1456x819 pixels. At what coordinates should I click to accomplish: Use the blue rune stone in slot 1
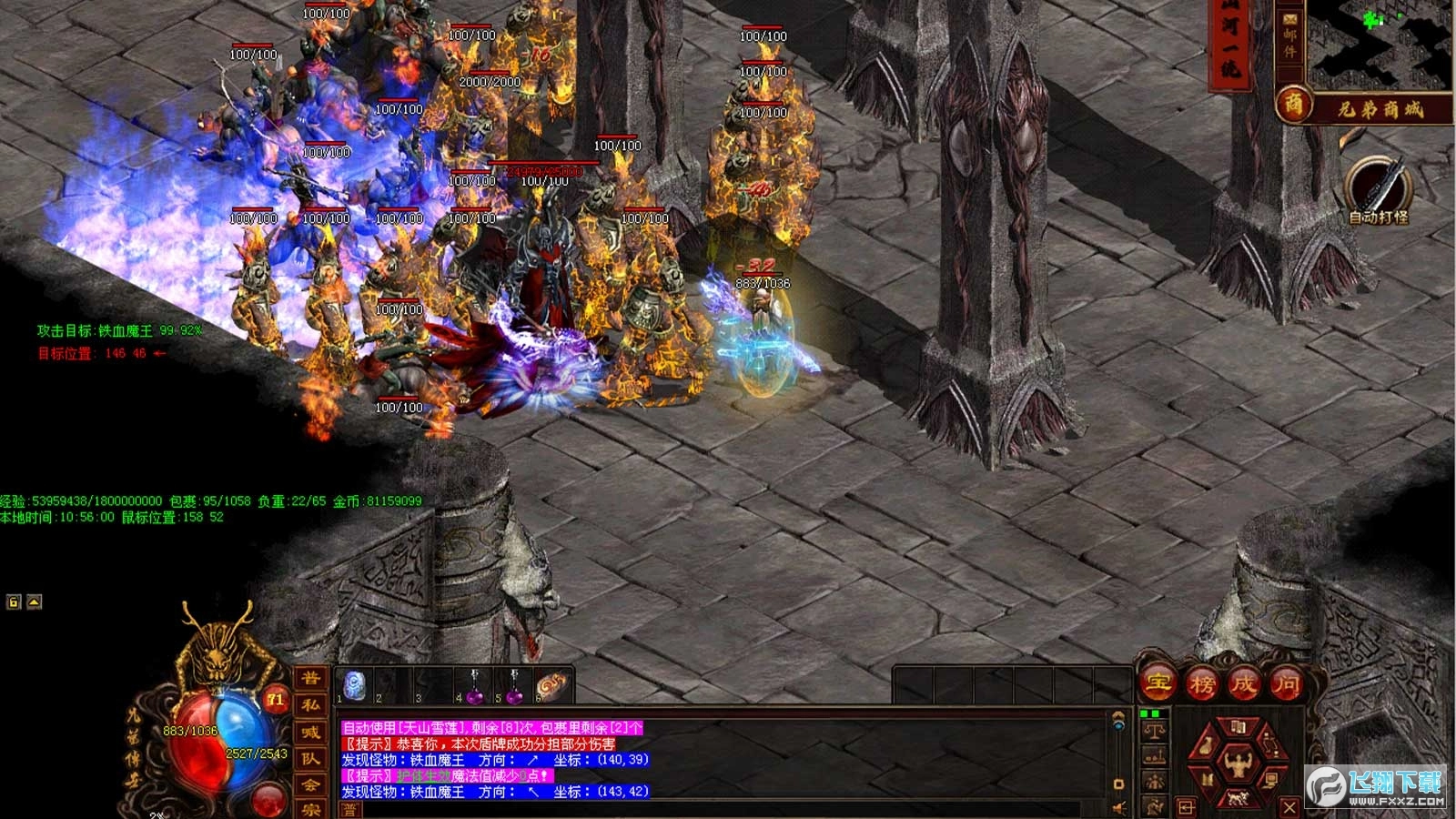coord(355,685)
